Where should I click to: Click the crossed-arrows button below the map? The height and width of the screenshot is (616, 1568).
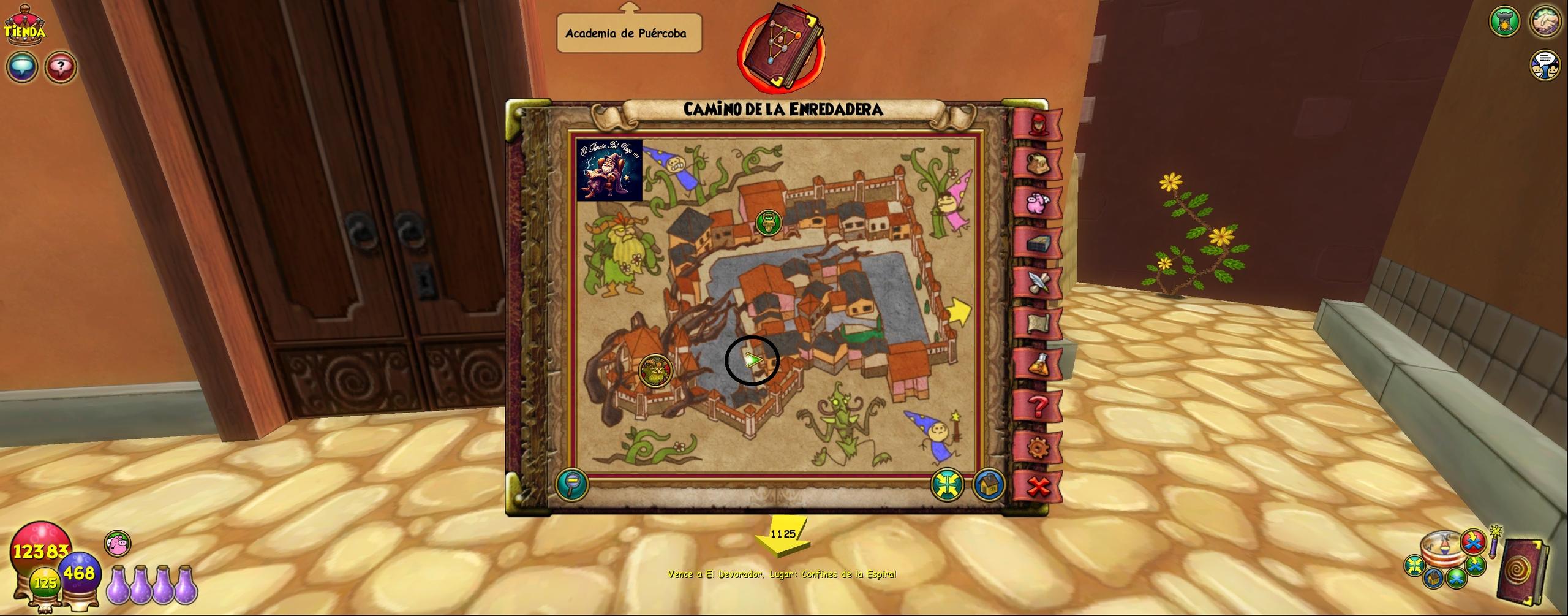(947, 485)
